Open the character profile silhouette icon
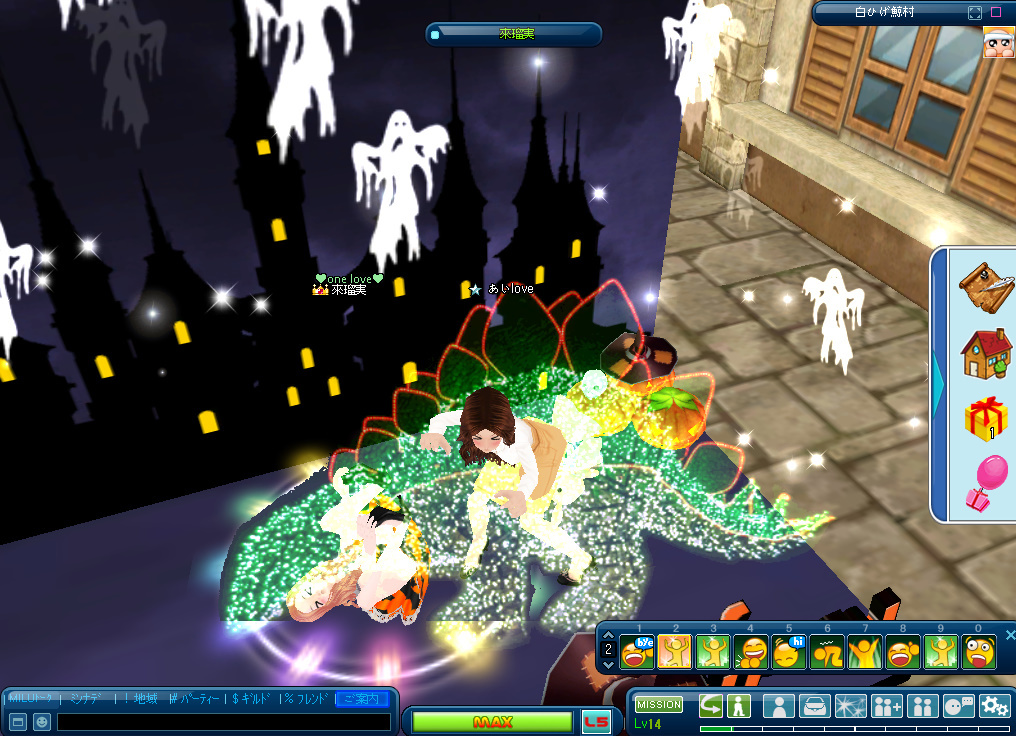This screenshot has width=1016, height=736. tap(779, 706)
